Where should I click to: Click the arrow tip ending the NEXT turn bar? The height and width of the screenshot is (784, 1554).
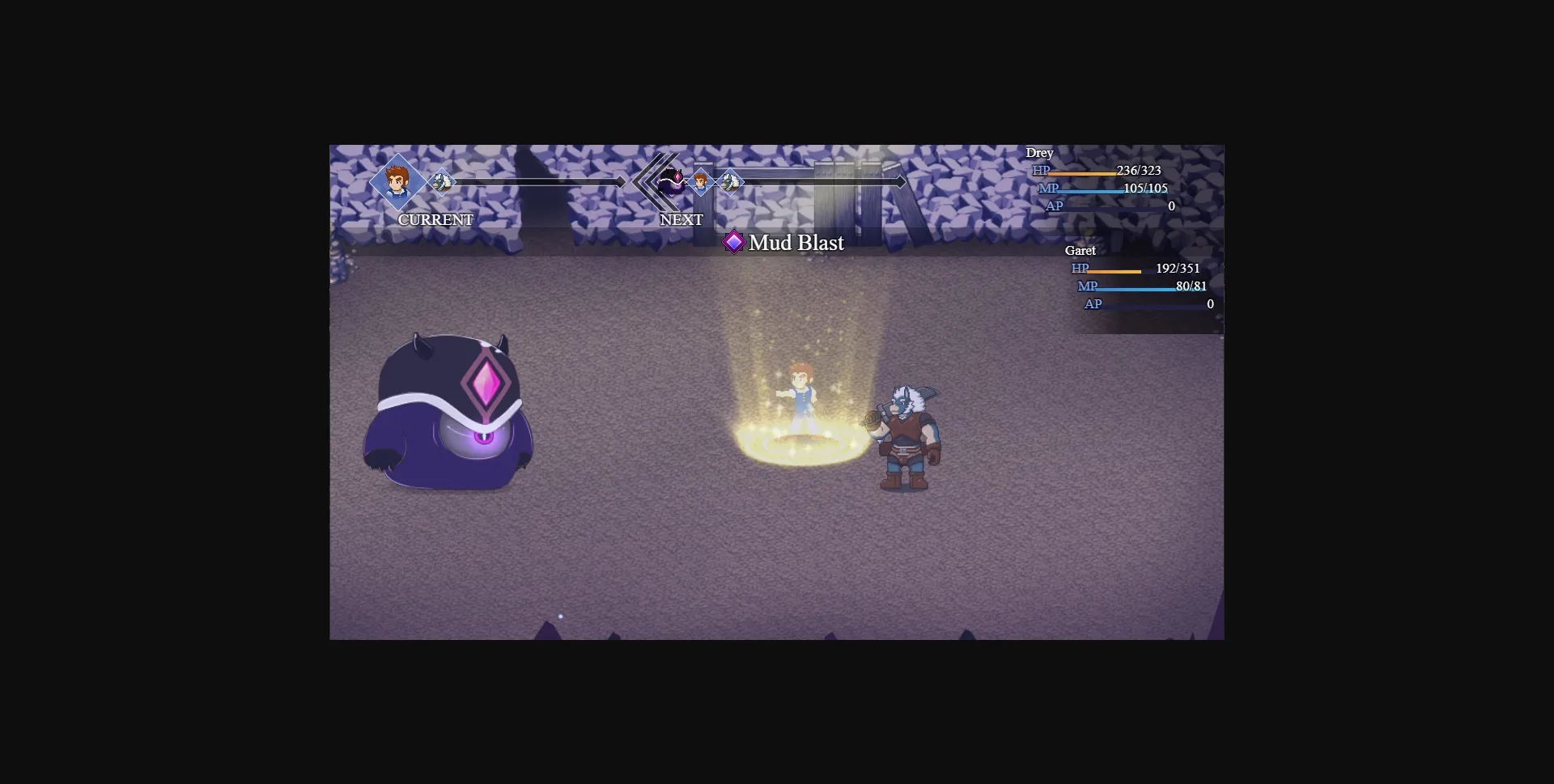point(901,182)
